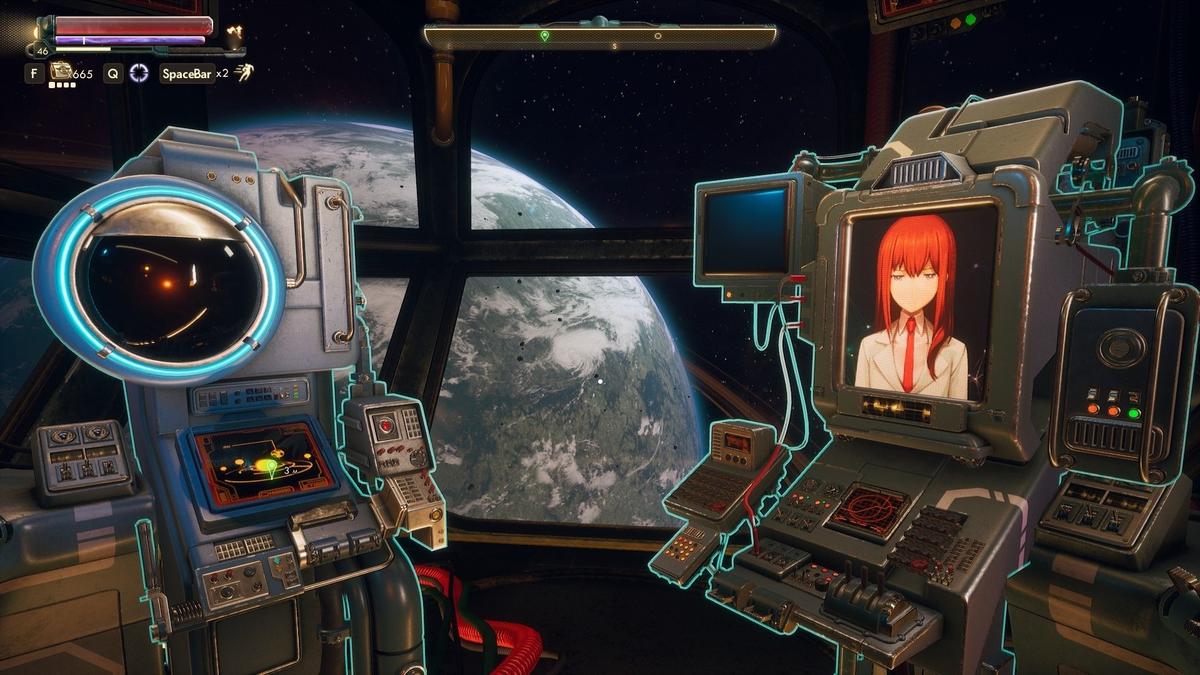Select the green quest marker on the compass
Image resolution: width=1200 pixels, height=675 pixels.
pos(544,36)
